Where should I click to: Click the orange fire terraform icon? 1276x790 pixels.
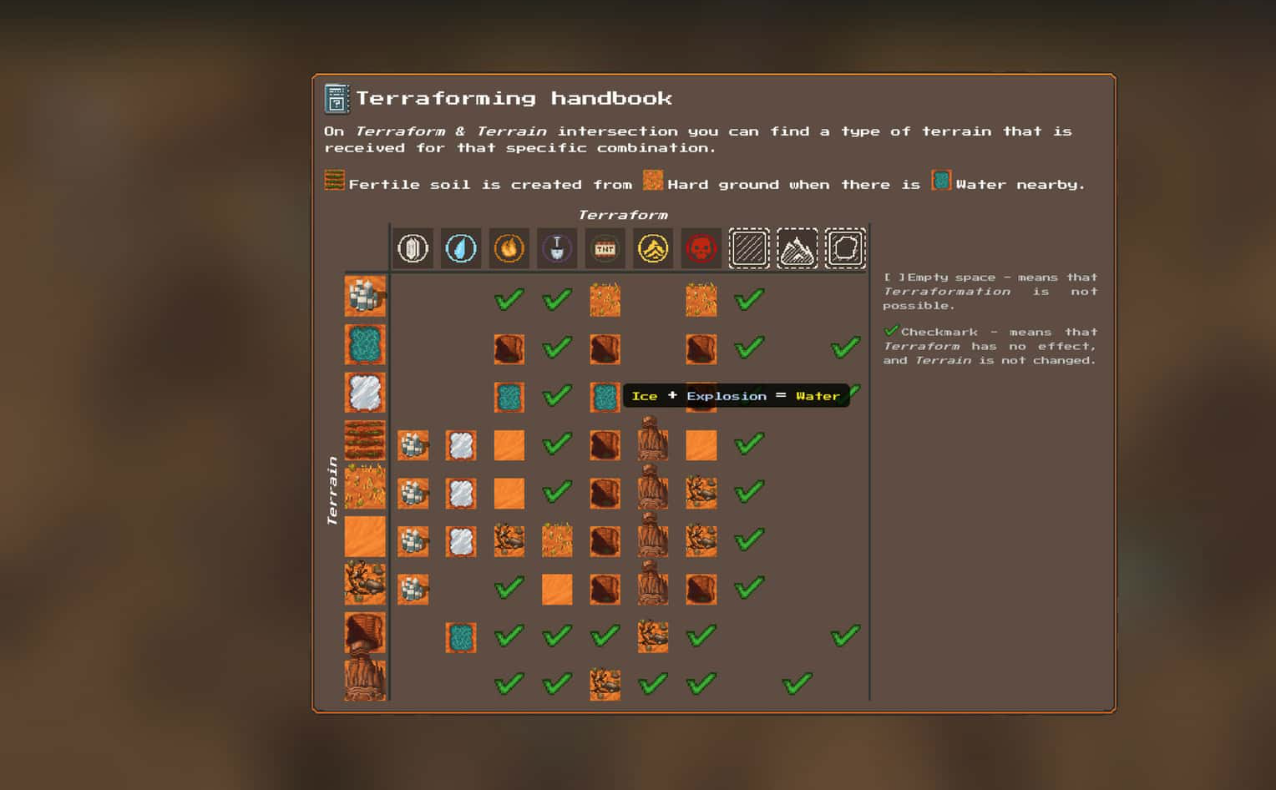coord(509,248)
